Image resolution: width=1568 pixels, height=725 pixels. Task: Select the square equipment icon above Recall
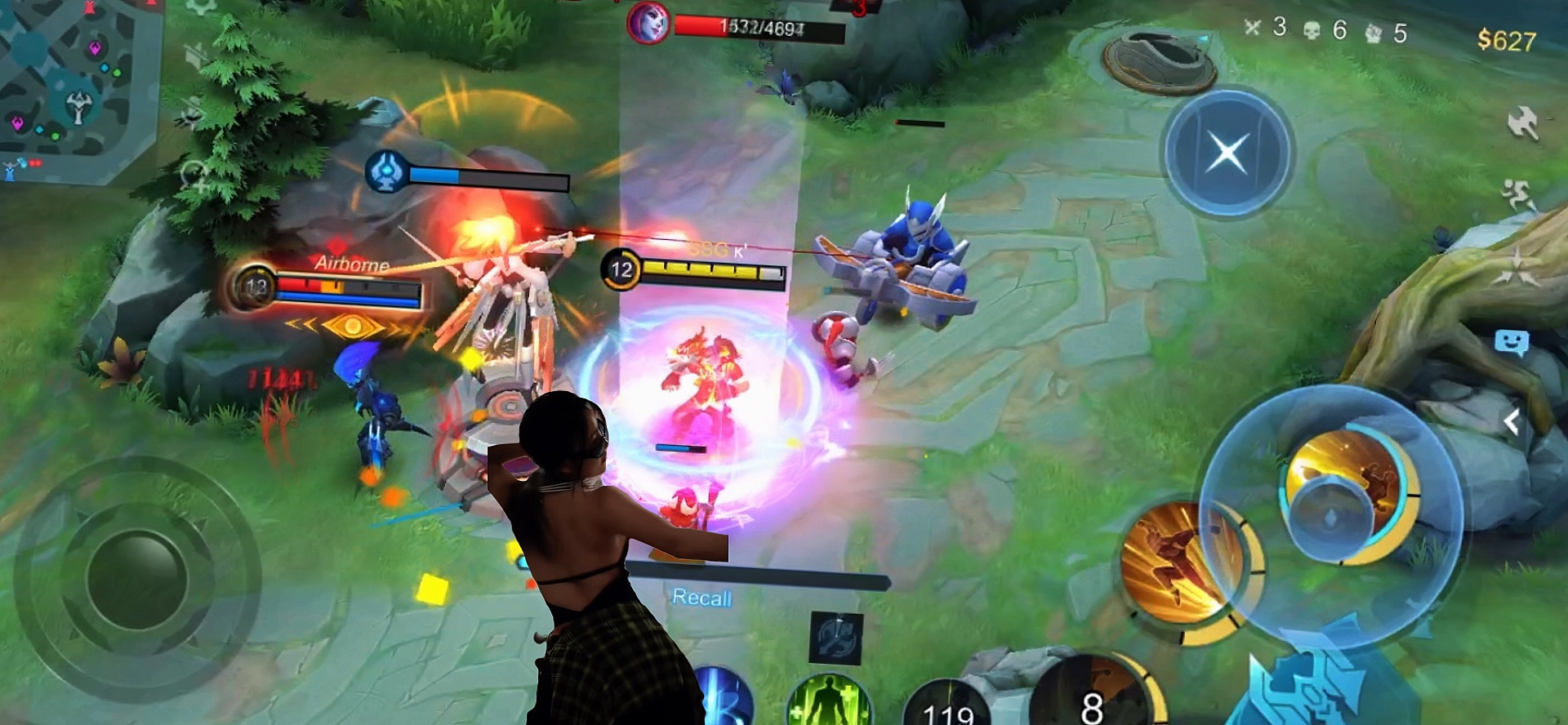coord(835,637)
